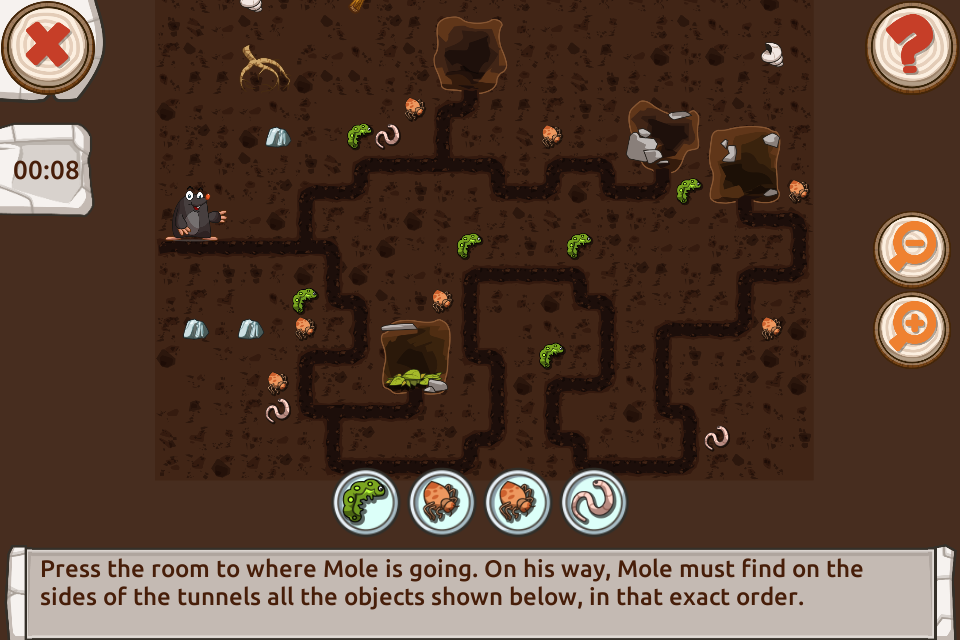Close the level with the red X
Viewport: 960px width, 640px height.
[47, 45]
